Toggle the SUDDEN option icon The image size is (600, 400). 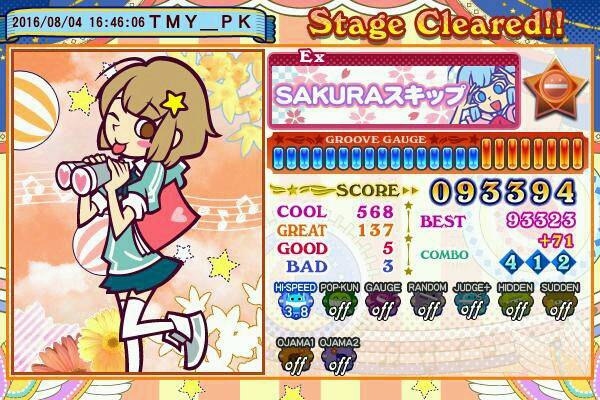[x=559, y=303]
